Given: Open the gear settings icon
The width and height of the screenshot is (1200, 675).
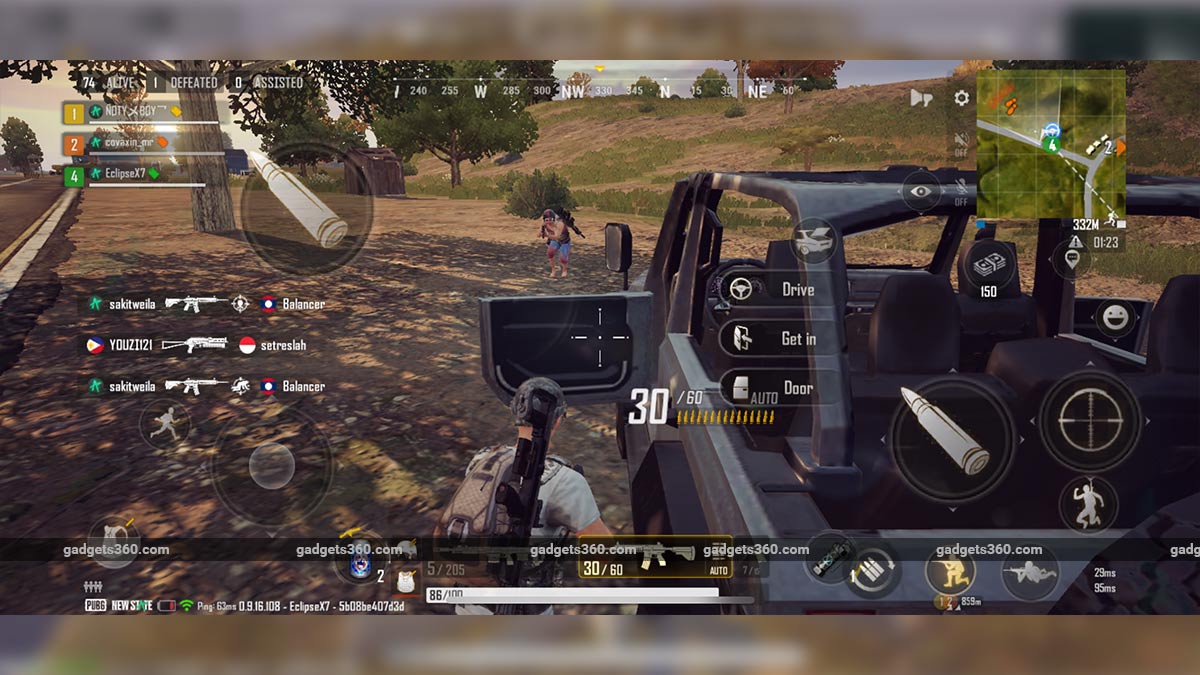Looking at the screenshot, I should [961, 98].
